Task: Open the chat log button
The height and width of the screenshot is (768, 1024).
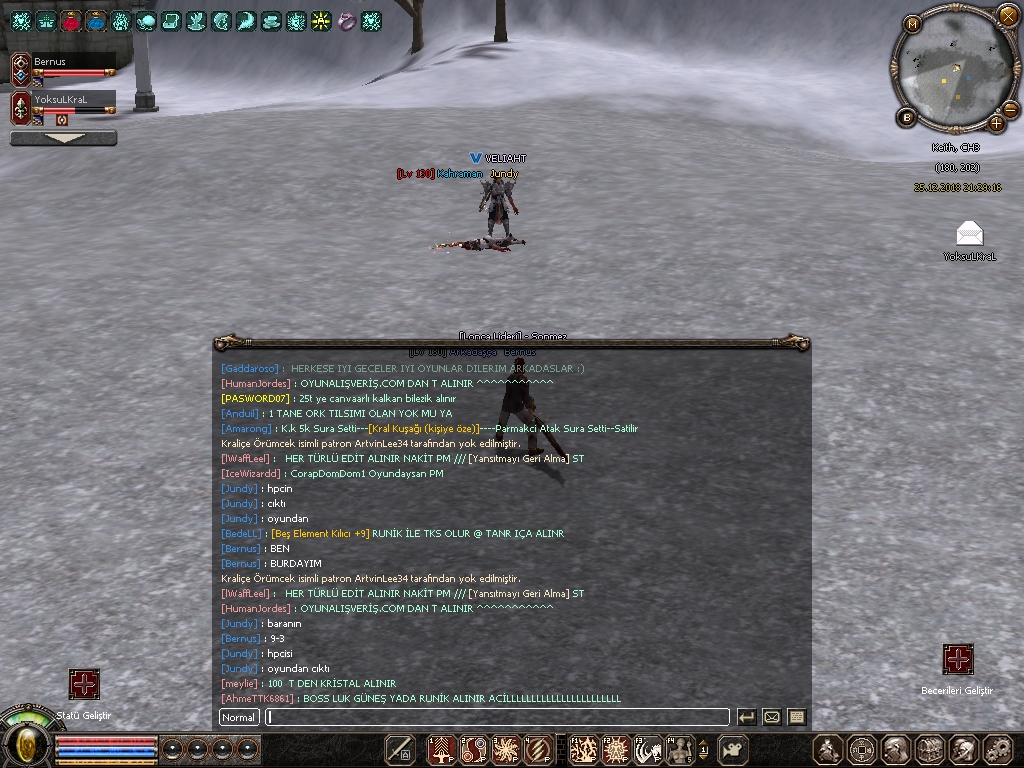Action: pyautogui.click(x=797, y=717)
